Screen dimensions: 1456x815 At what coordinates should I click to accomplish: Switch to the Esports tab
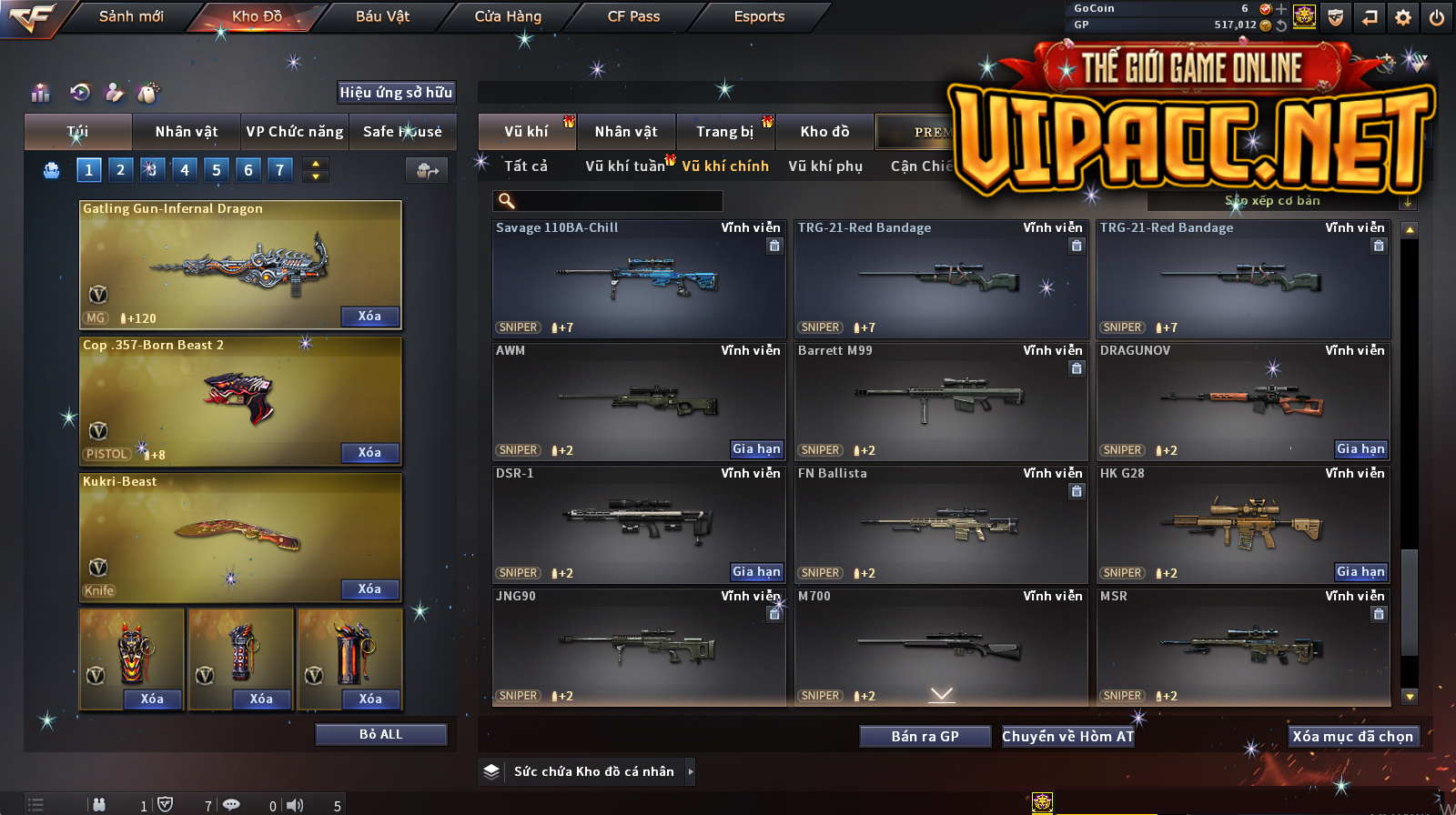pyautogui.click(x=759, y=16)
